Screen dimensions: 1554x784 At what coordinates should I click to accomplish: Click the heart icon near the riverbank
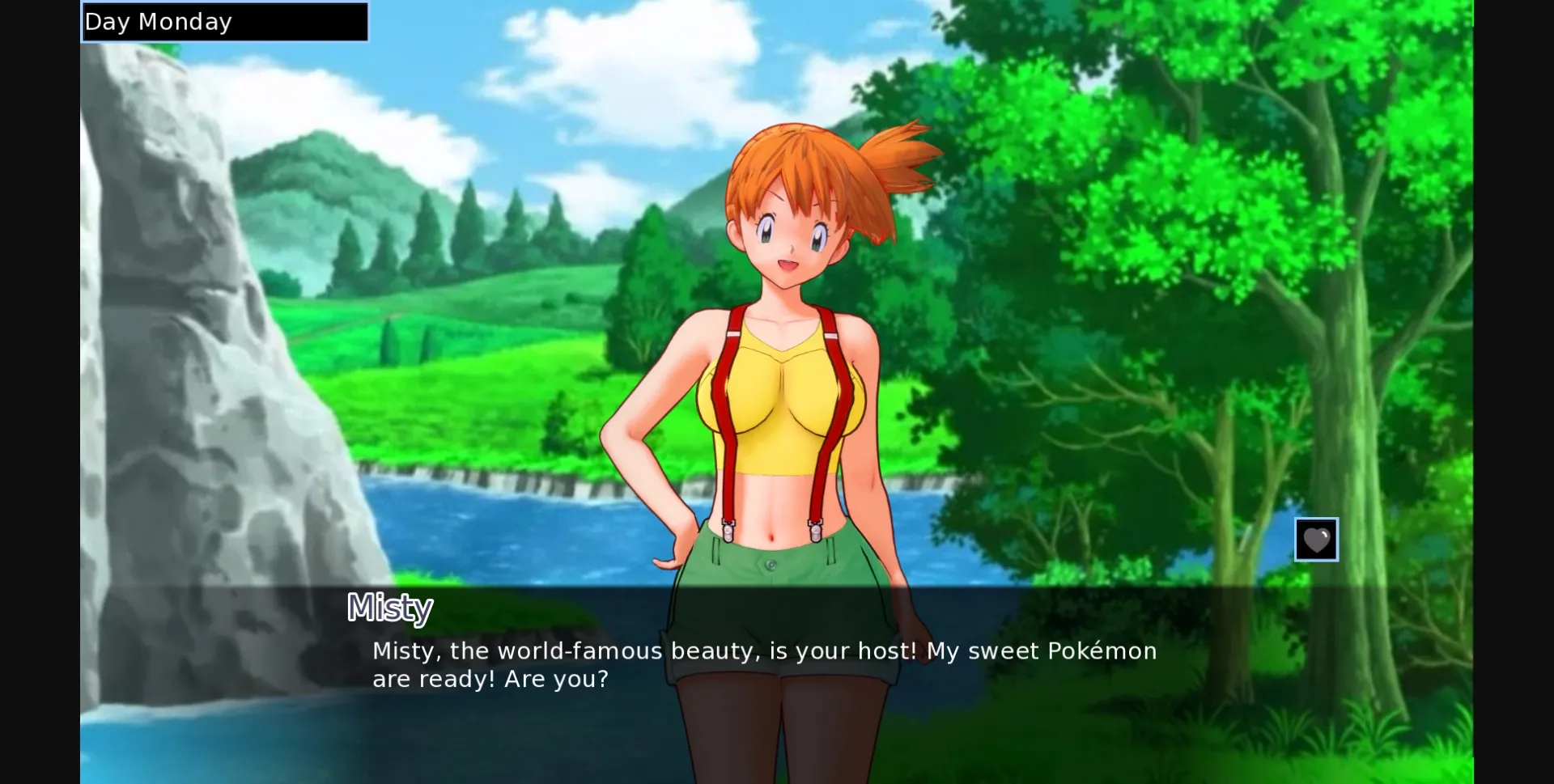(1317, 540)
